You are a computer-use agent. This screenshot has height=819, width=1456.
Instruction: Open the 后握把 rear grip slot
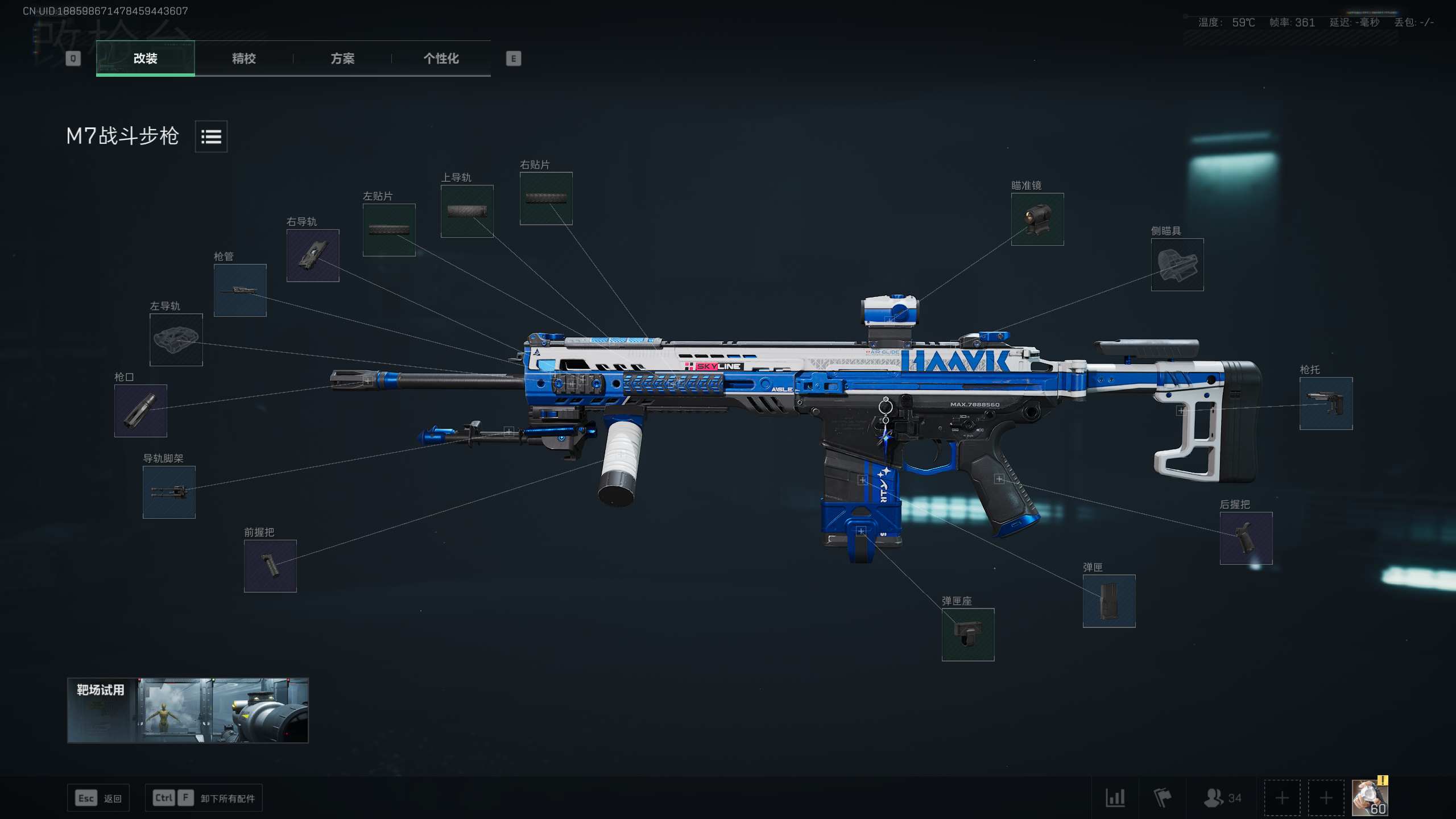(x=1246, y=538)
